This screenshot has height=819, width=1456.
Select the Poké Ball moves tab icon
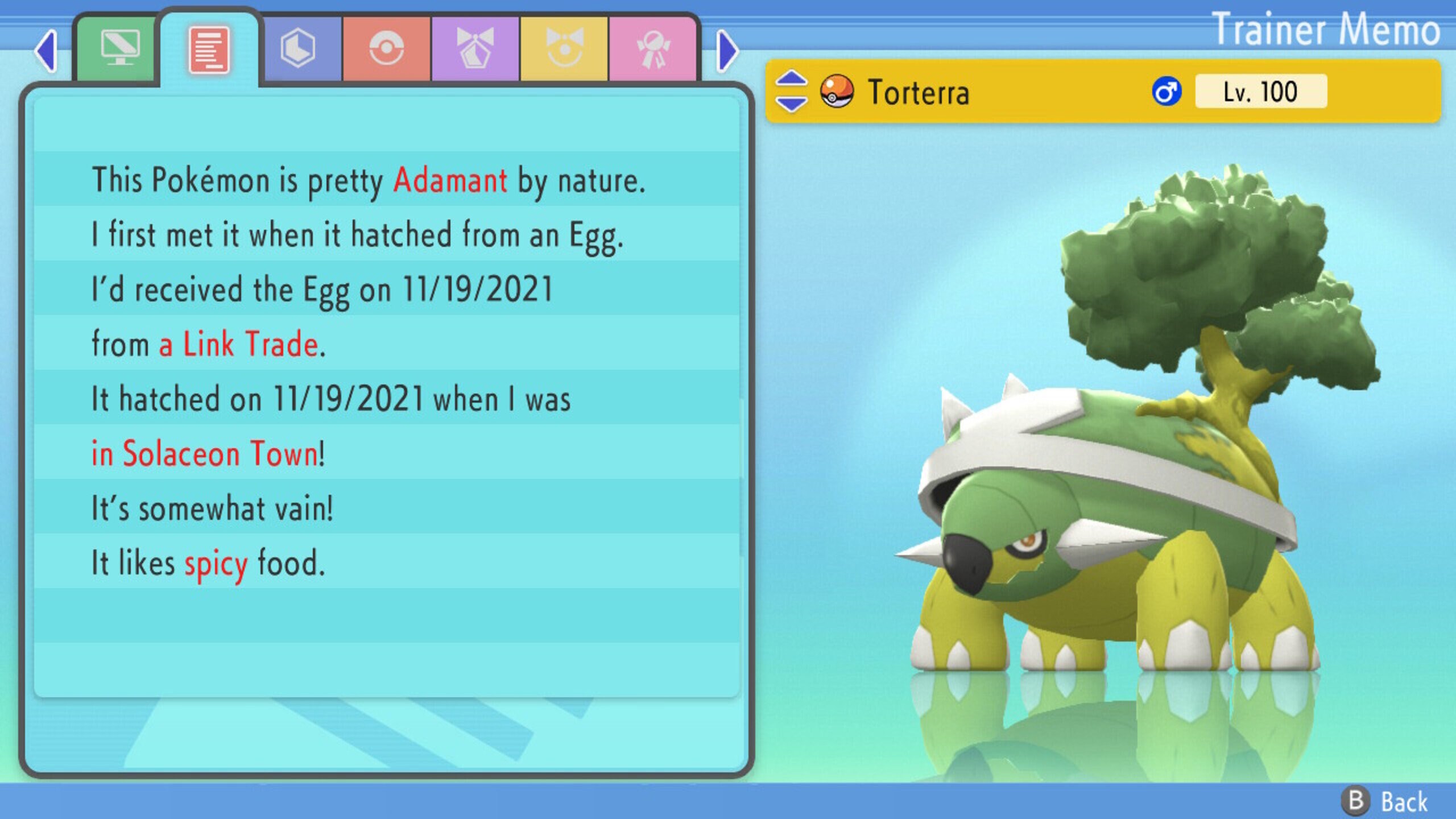[x=388, y=48]
